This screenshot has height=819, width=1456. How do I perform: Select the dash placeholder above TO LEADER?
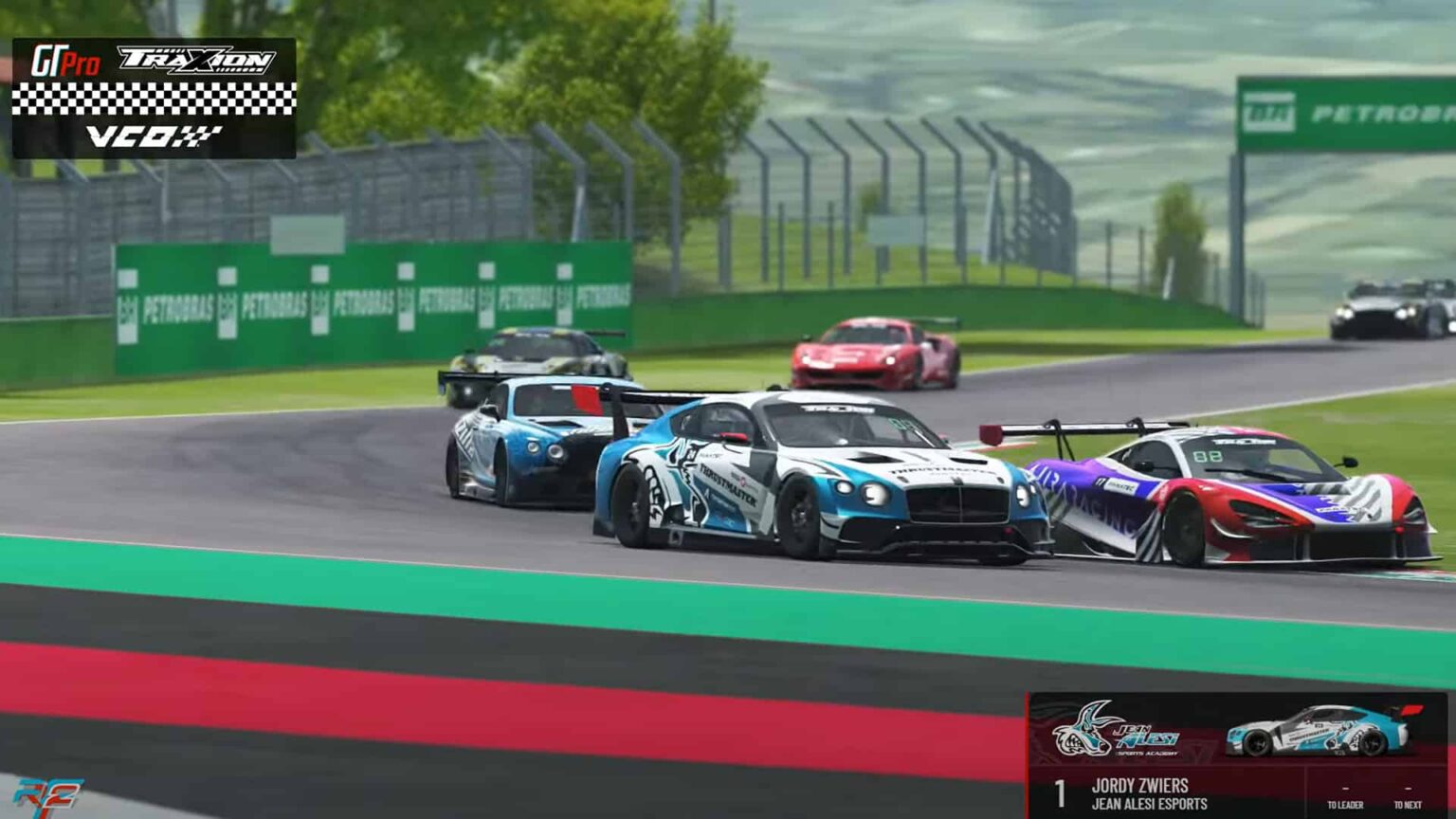click(x=1344, y=788)
